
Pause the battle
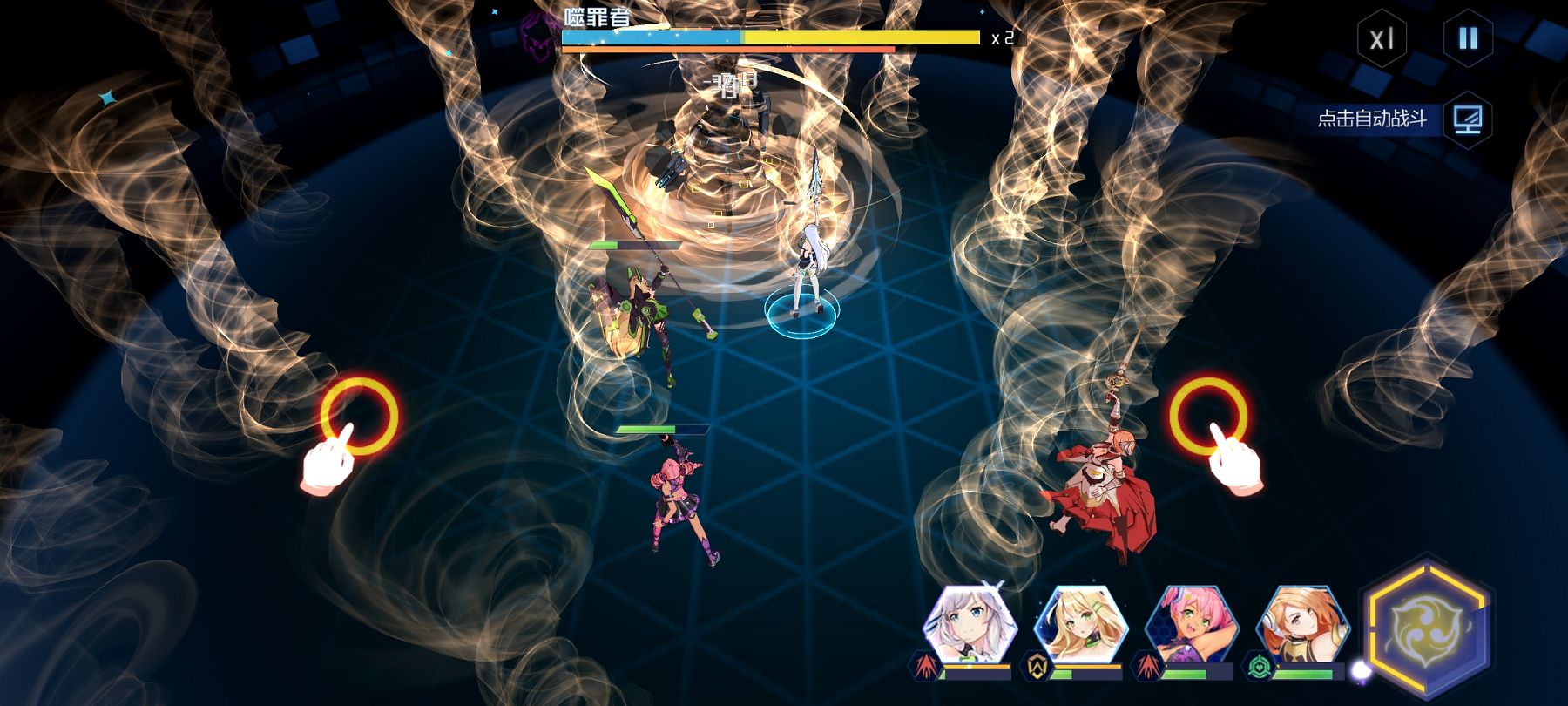point(1468,39)
